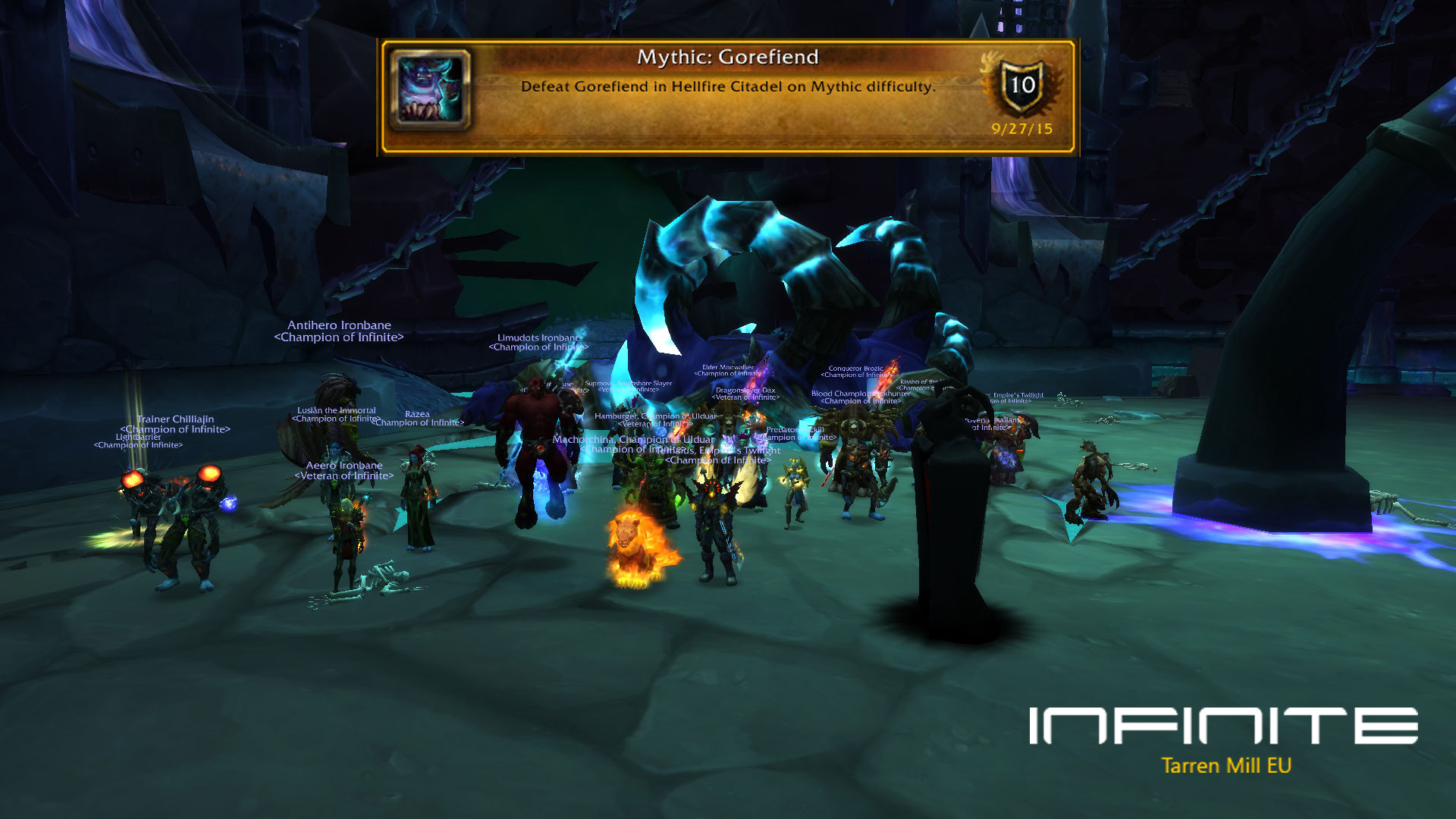The image size is (1456, 819).
Task: Select the 10-point achievement shield
Action: click(1021, 86)
